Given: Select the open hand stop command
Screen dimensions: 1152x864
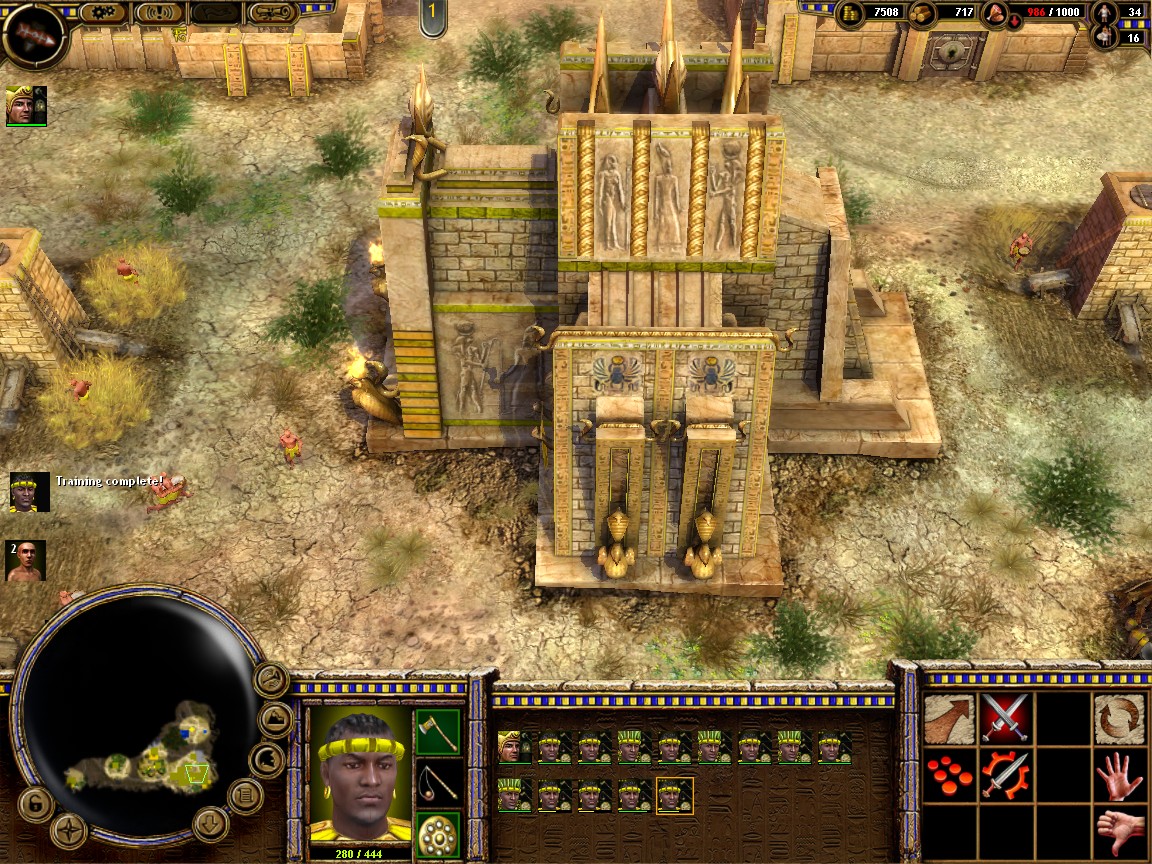Looking at the screenshot, I should [x=1118, y=775].
